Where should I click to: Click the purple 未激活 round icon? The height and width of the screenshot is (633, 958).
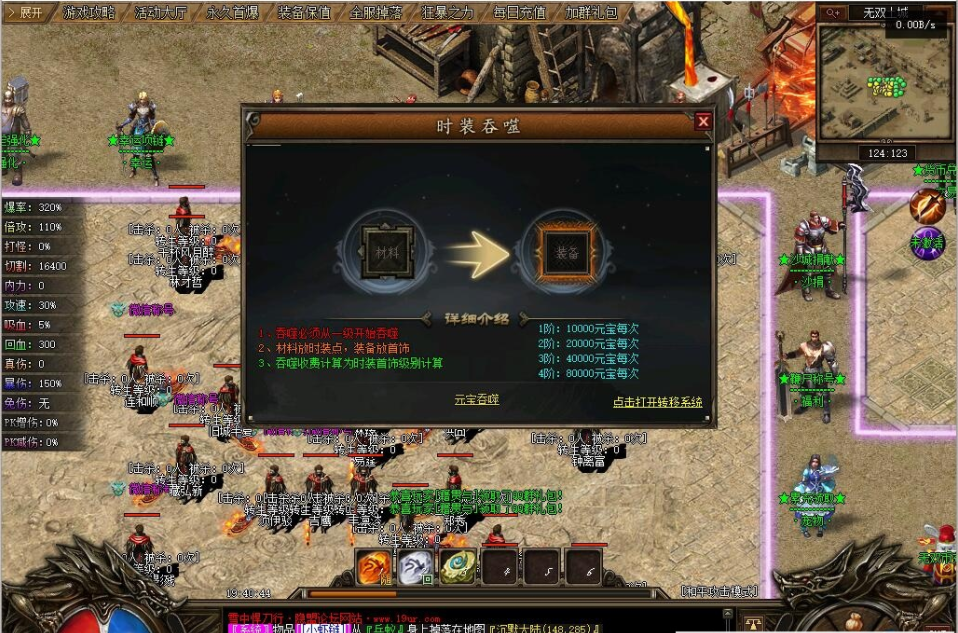(x=926, y=243)
